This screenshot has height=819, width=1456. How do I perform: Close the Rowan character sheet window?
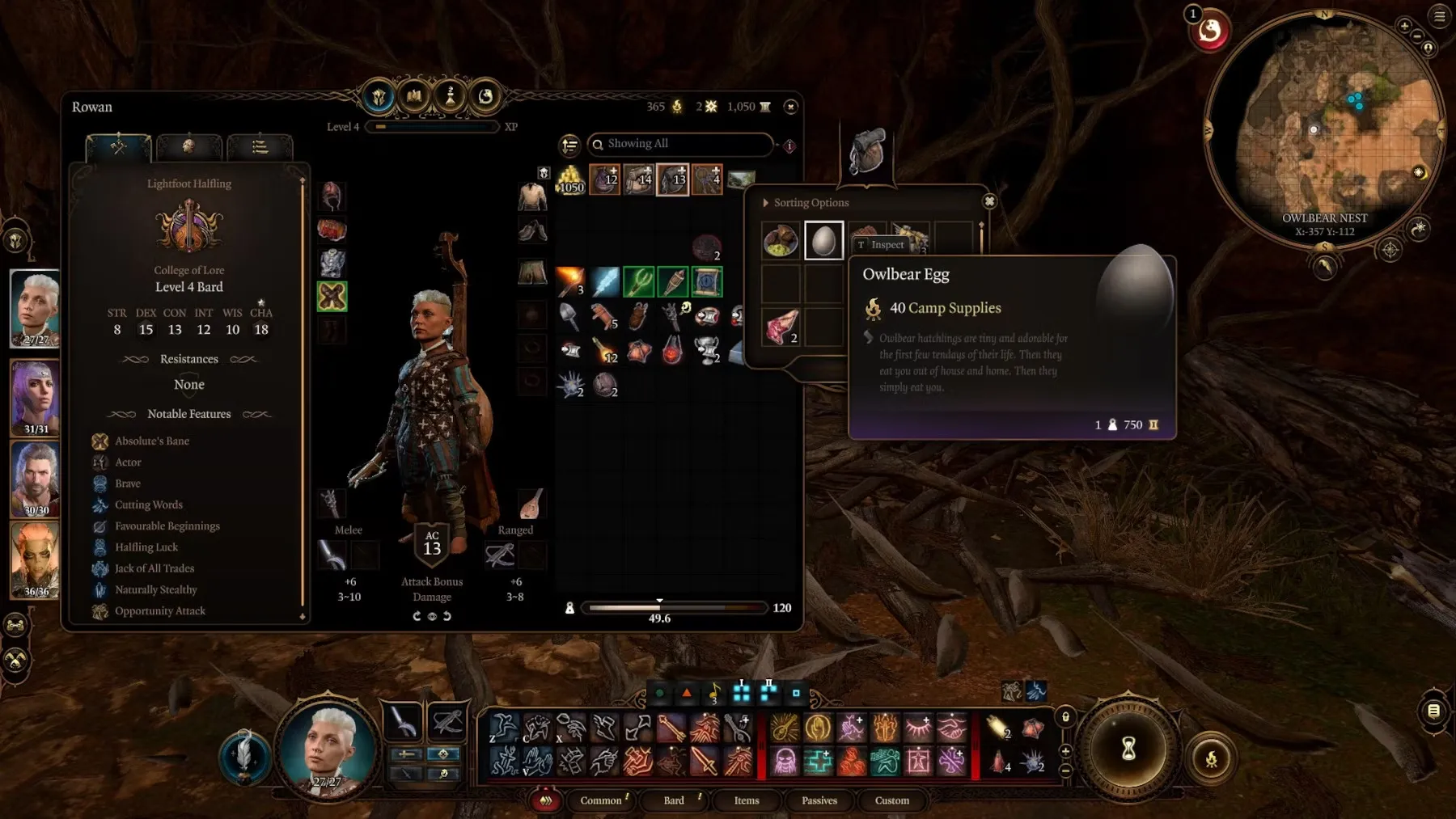790,107
